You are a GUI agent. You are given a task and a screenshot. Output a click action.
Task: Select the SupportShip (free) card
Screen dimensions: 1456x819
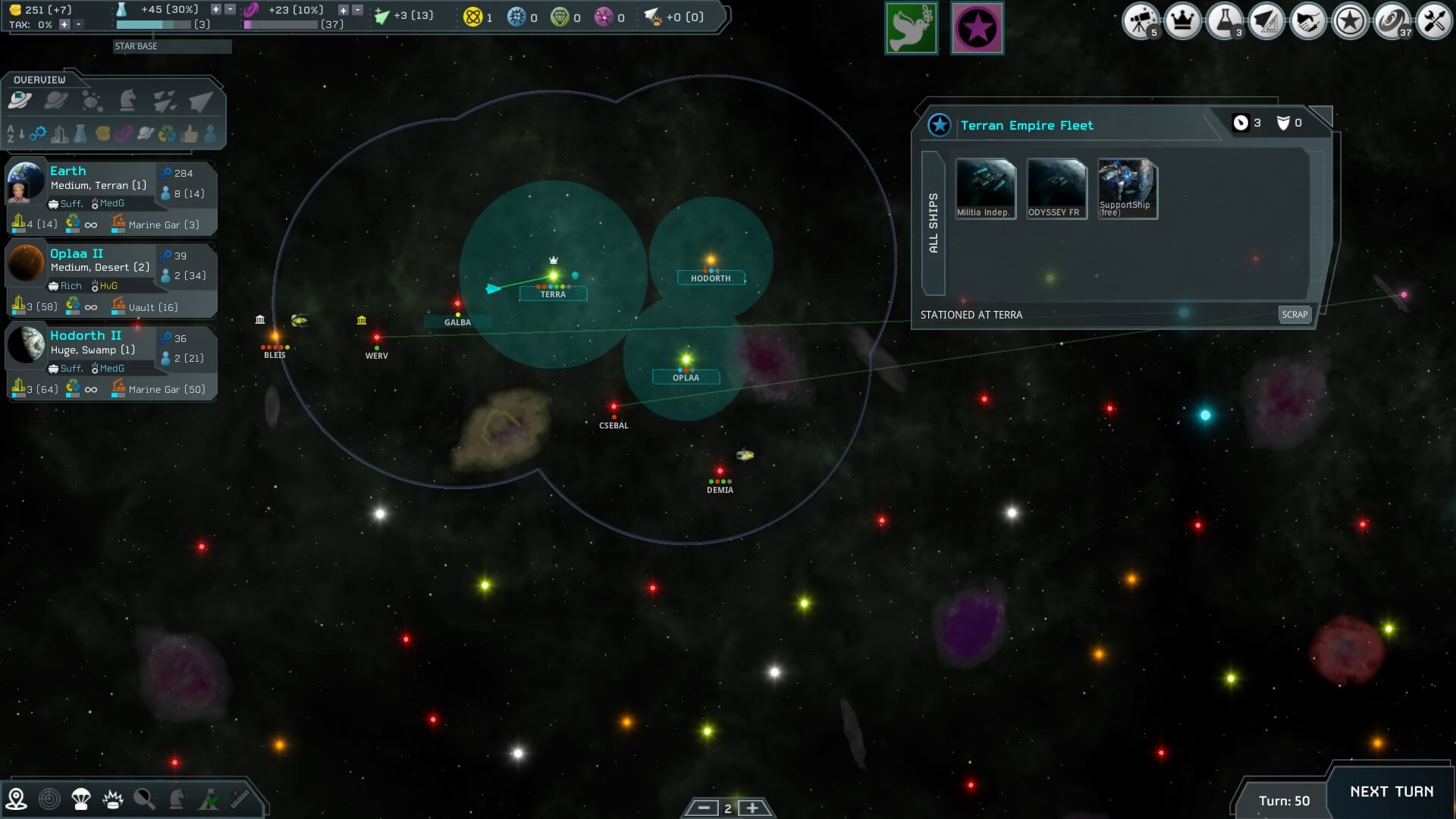pos(1127,189)
